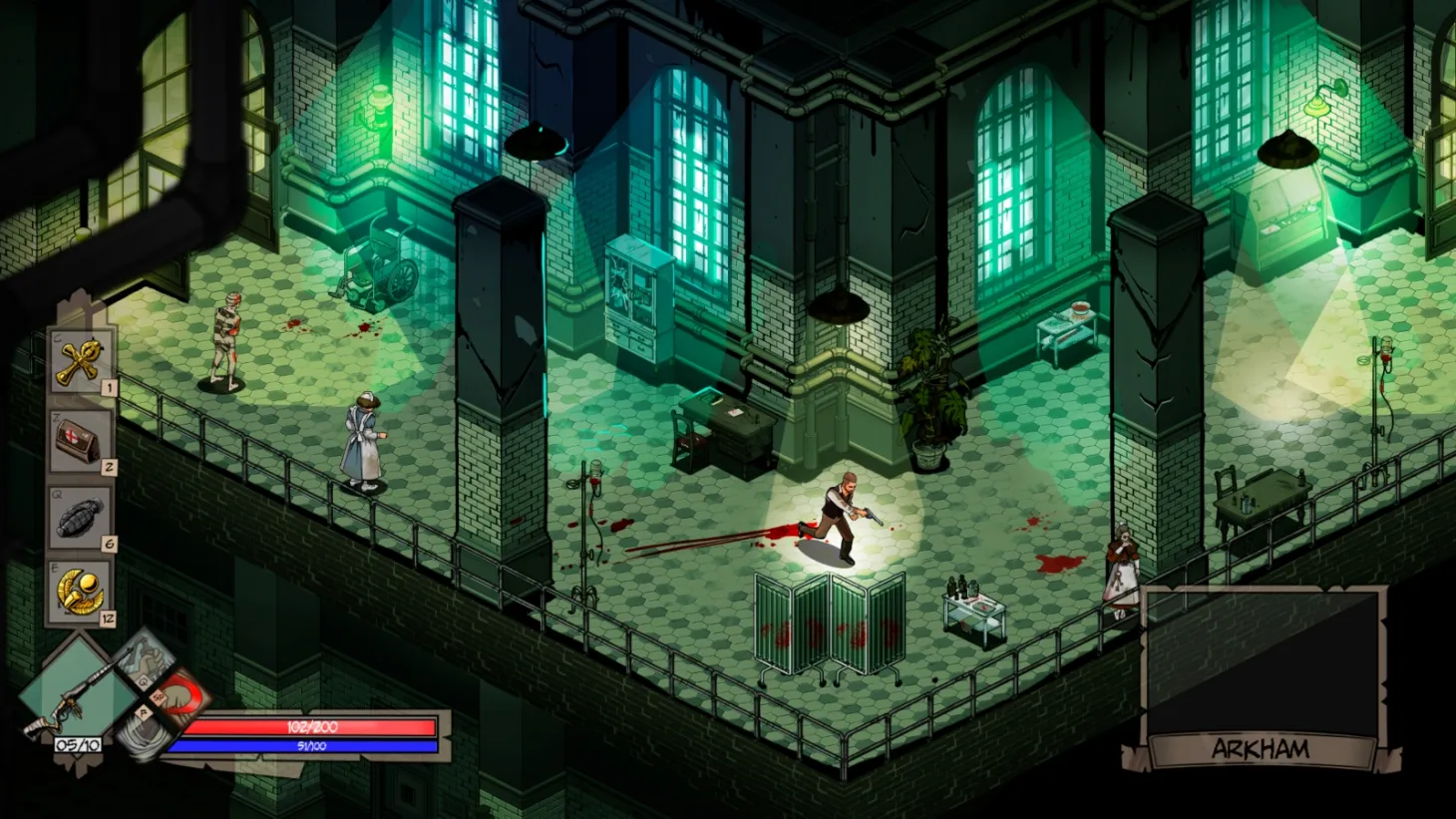
Task: Click the ARKHAM location name label
Action: tap(1263, 747)
